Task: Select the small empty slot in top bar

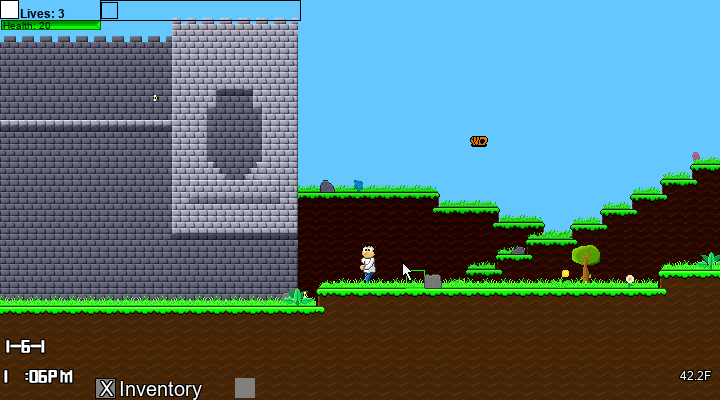Action: [x=110, y=10]
